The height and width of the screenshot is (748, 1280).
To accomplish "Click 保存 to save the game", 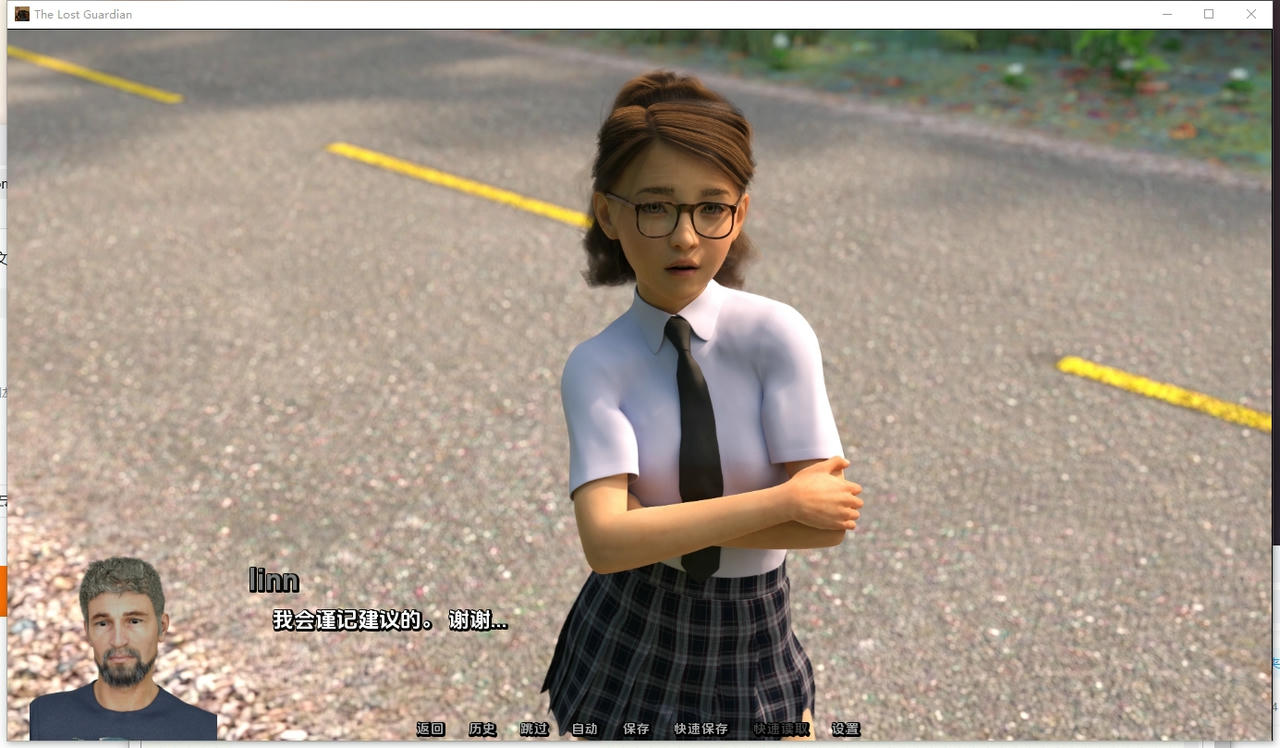I will (636, 729).
